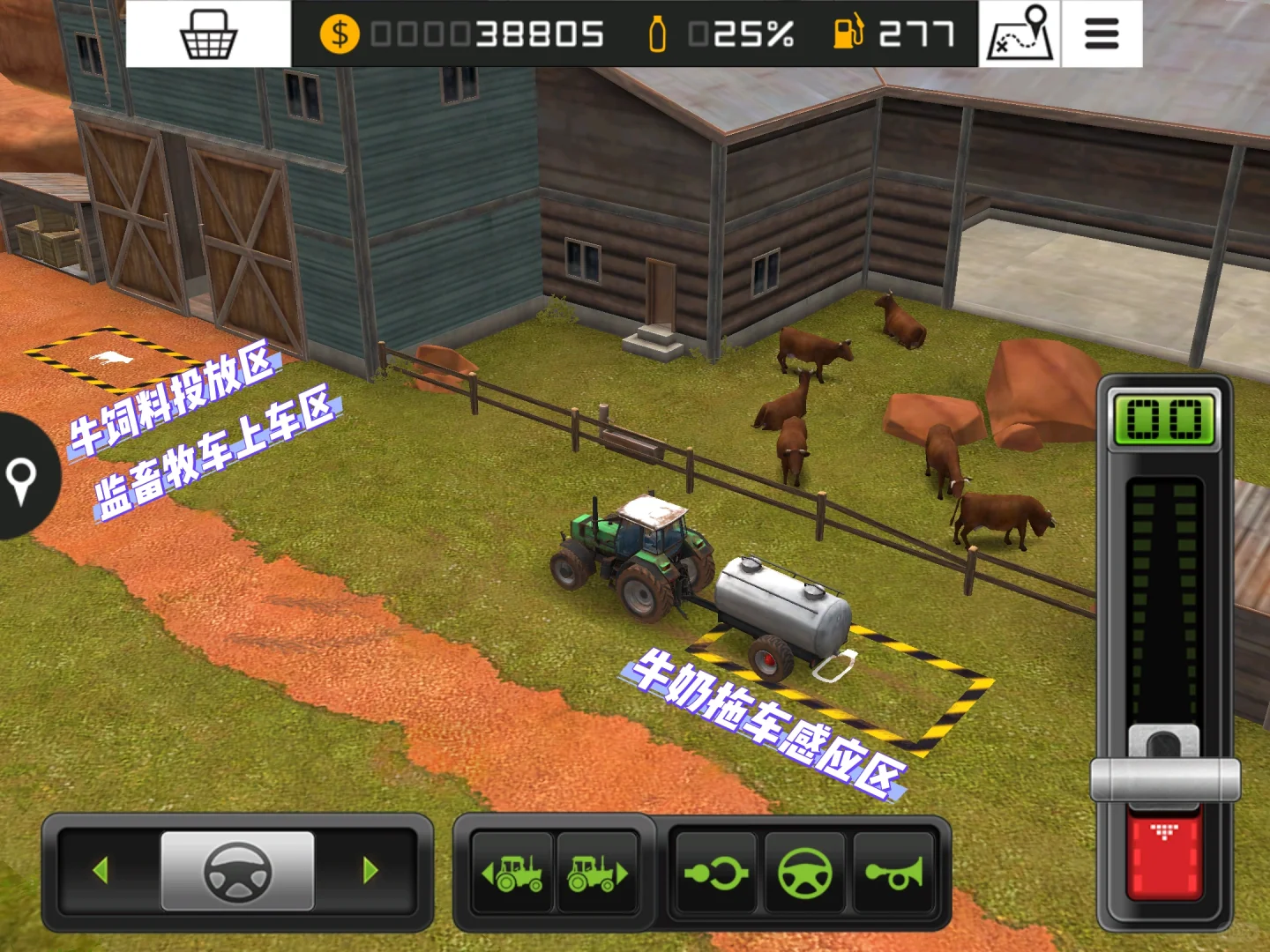
Task: Detach the trailer with the hitch button
Action: point(715,873)
